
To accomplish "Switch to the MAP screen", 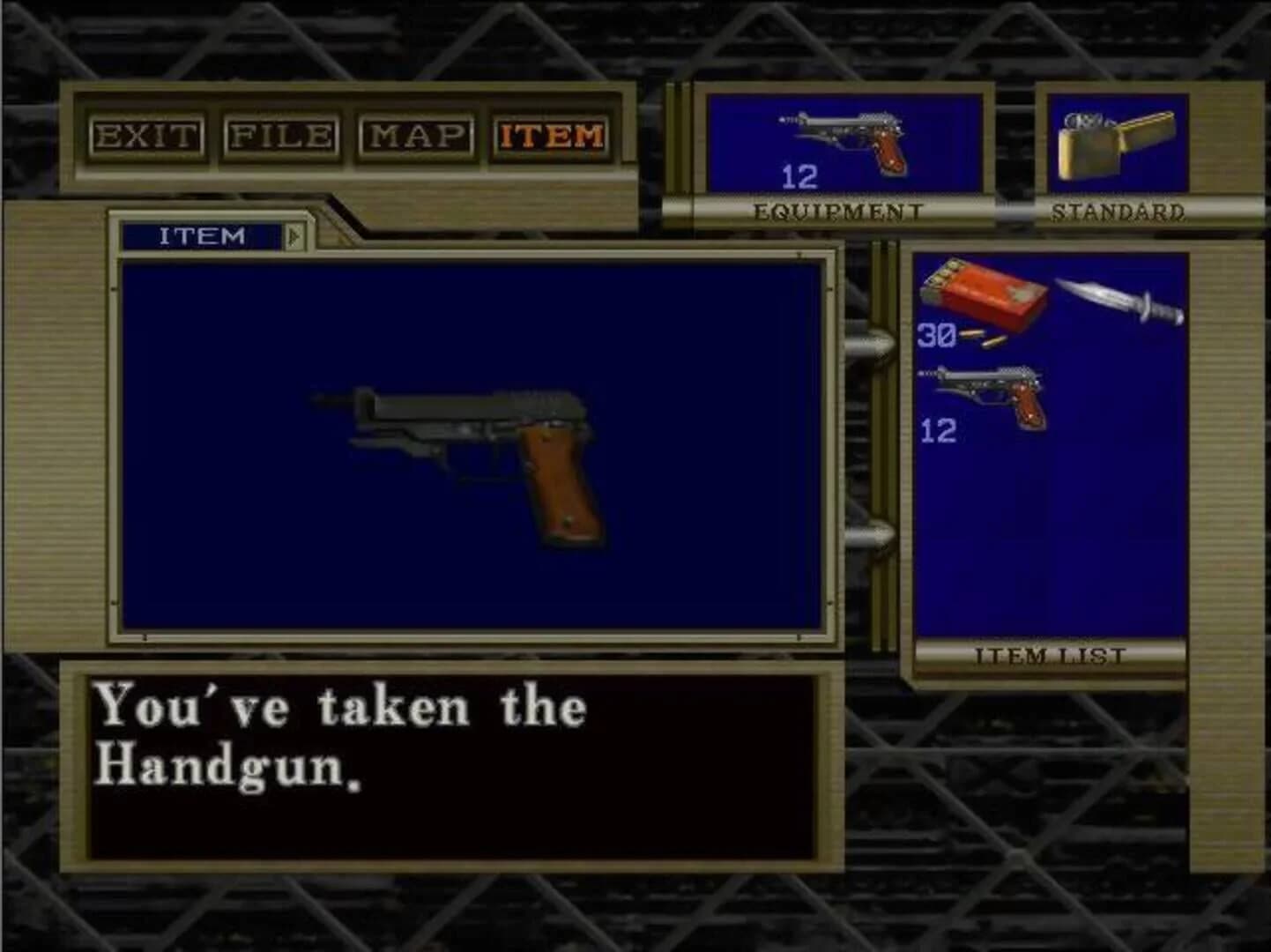I will 416,135.
